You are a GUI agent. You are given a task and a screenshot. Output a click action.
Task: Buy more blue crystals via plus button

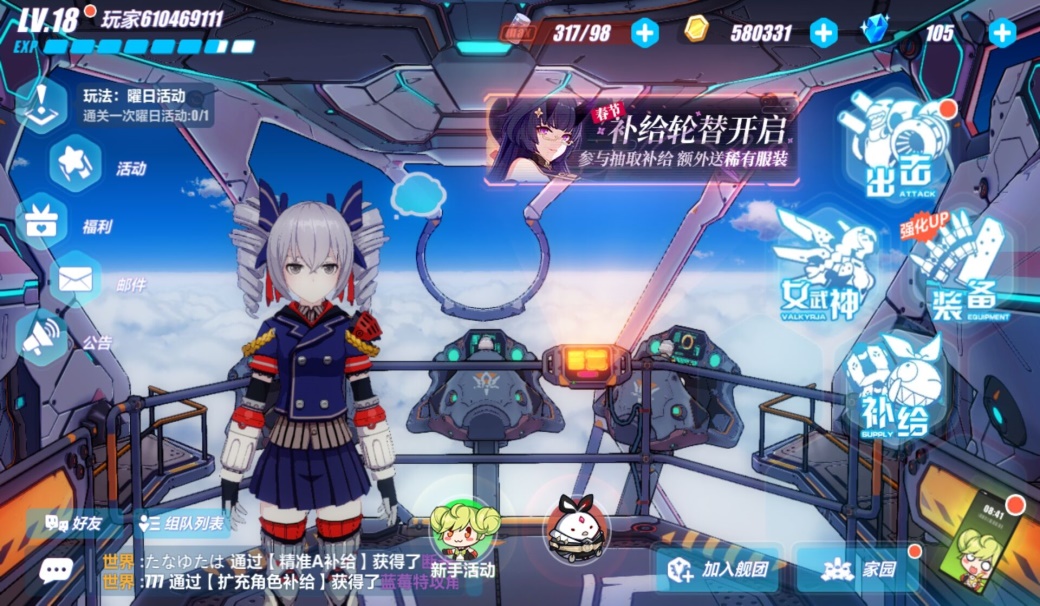1002,33
